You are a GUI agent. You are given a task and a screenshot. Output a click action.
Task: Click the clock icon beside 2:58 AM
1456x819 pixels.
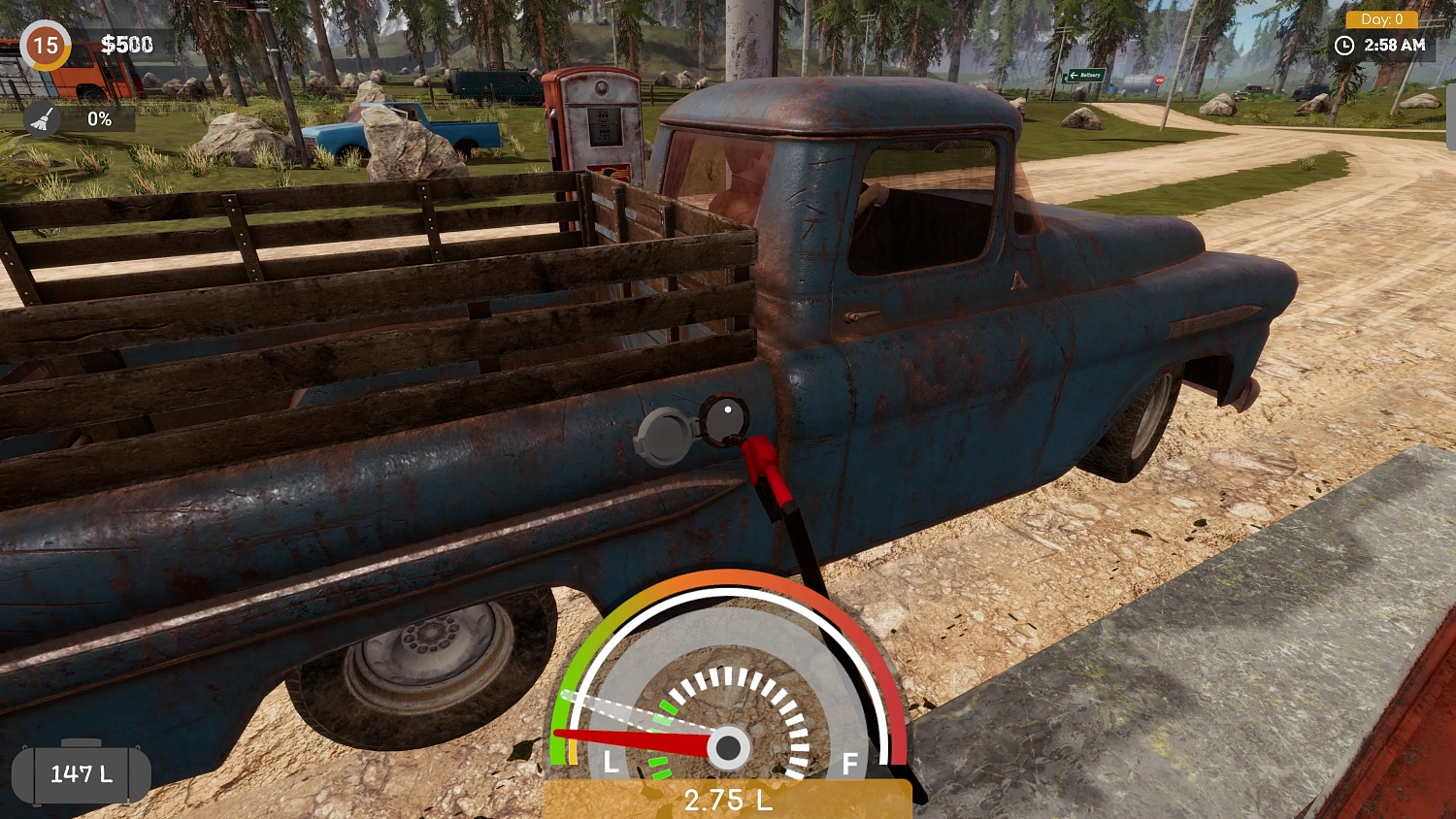pyautogui.click(x=1345, y=45)
